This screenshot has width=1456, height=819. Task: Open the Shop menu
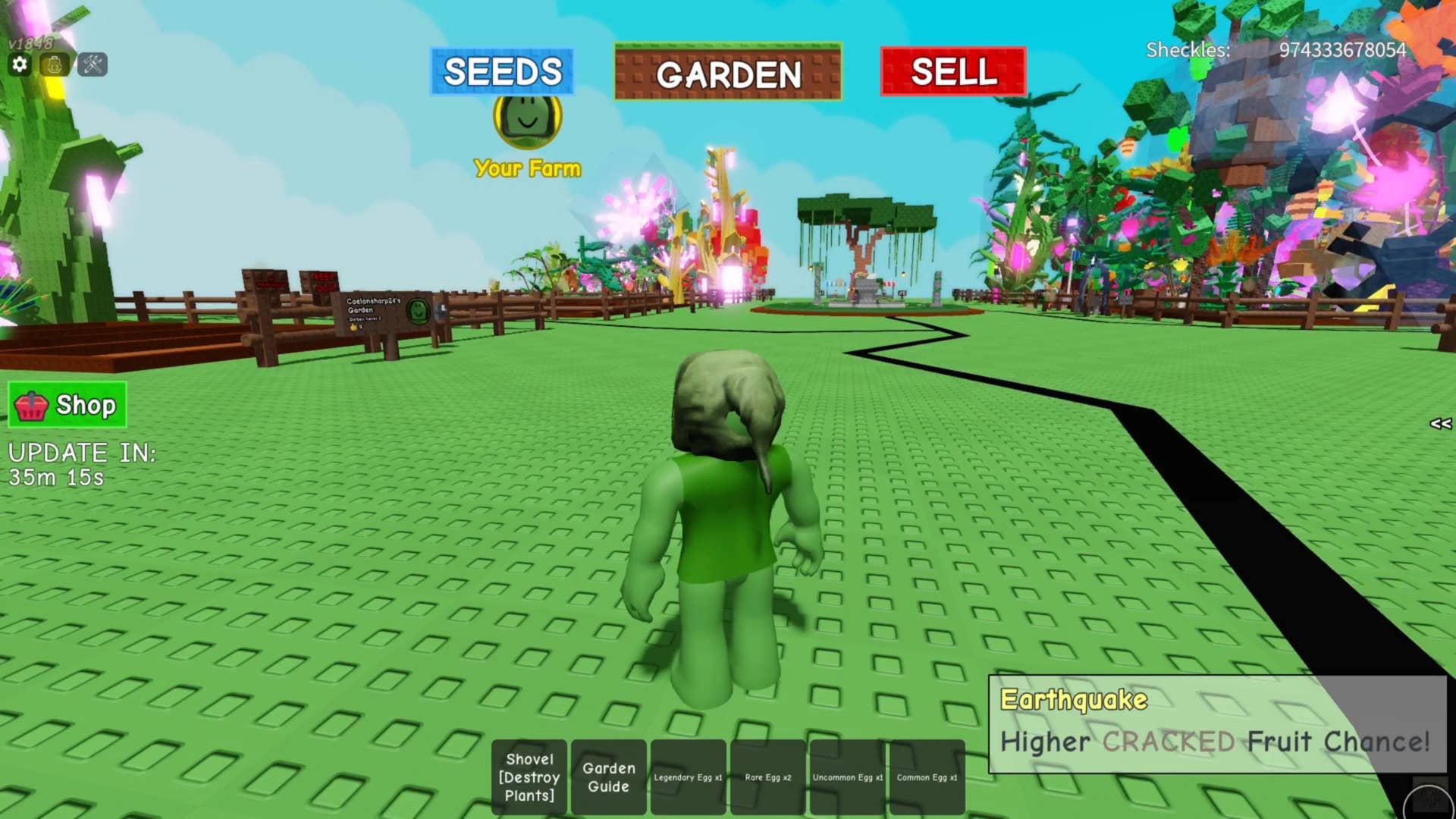[x=67, y=405]
